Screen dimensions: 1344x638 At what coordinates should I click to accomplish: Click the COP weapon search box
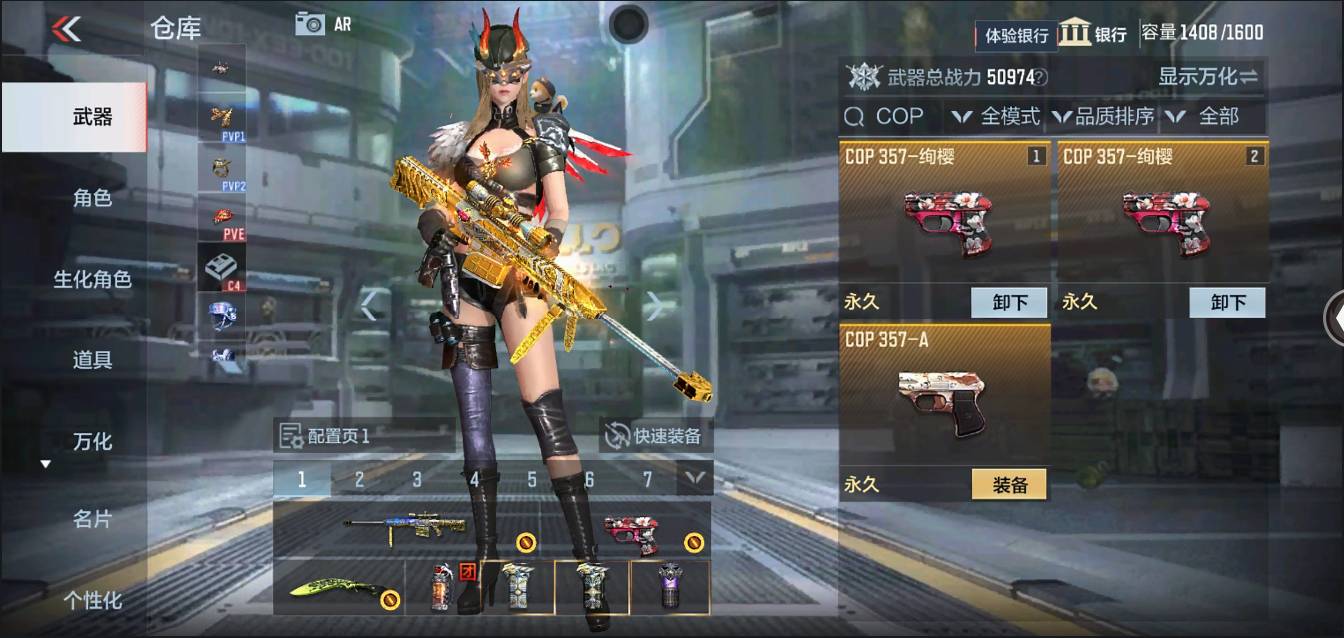click(x=889, y=117)
